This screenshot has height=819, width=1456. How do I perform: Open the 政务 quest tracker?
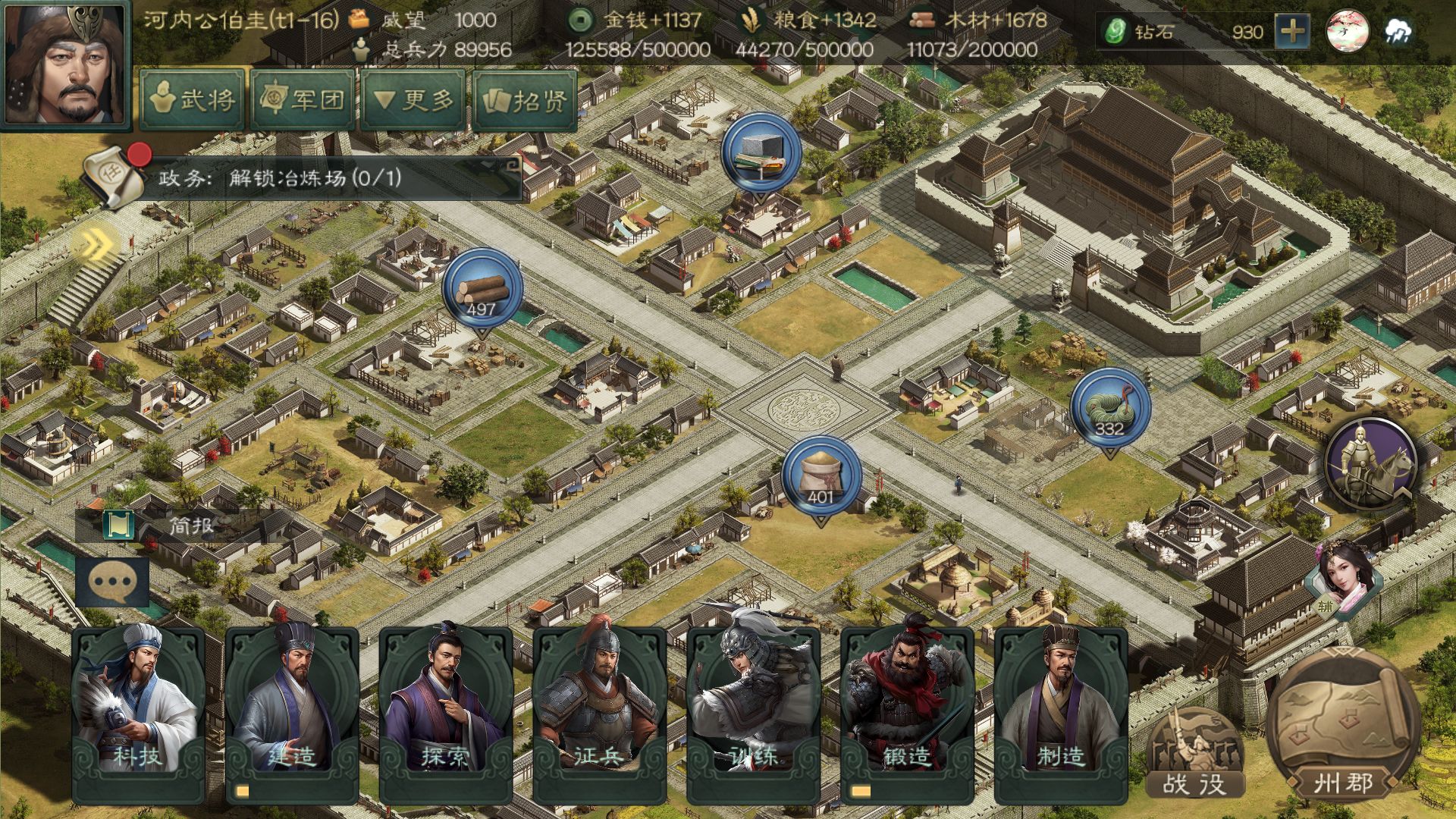(303, 179)
